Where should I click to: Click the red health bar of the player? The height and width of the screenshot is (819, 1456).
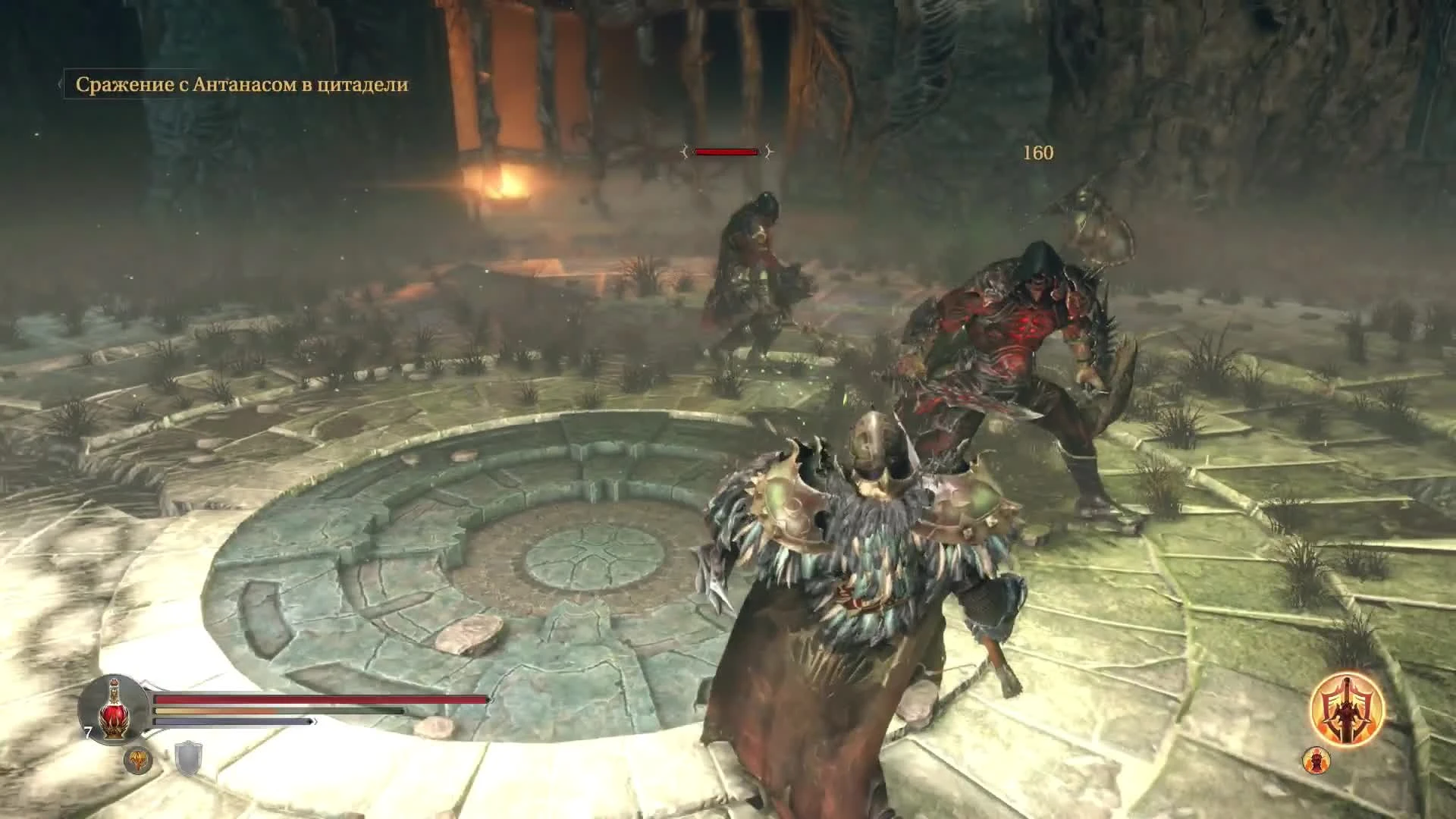pos(318,698)
